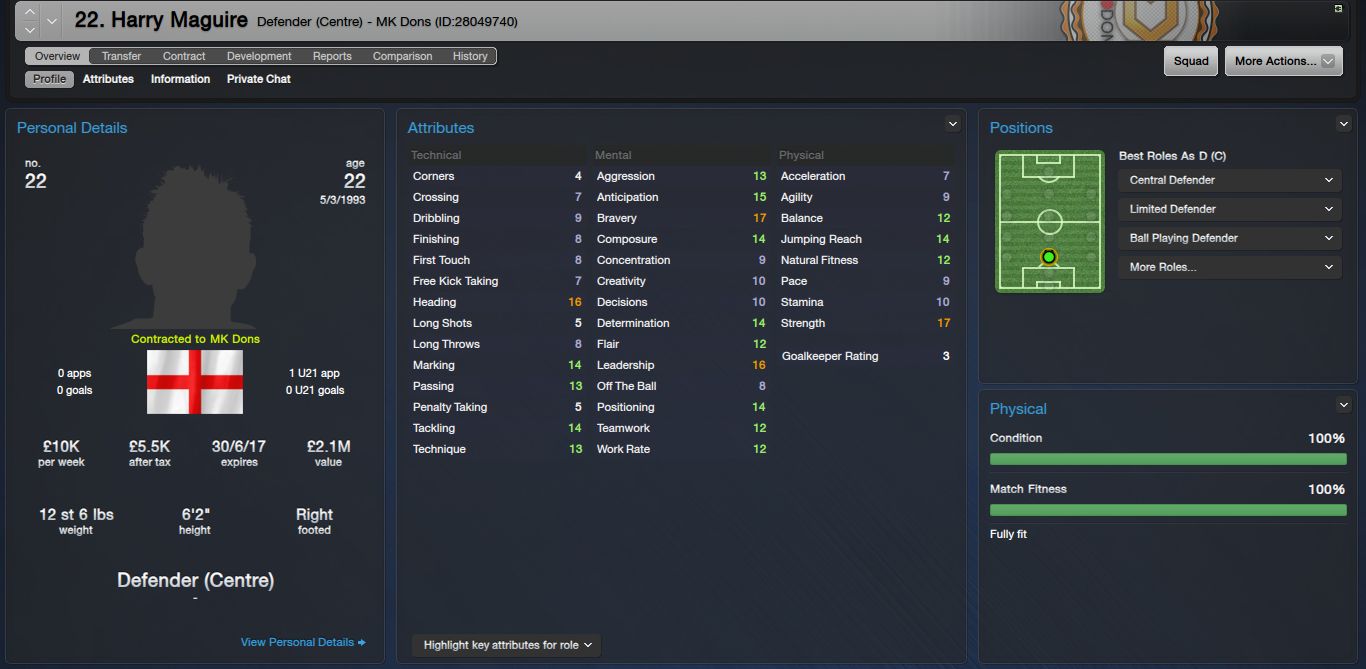This screenshot has height=669, width=1366.
Task: Switch to the Attributes sub-tab
Action: pyautogui.click(x=108, y=79)
